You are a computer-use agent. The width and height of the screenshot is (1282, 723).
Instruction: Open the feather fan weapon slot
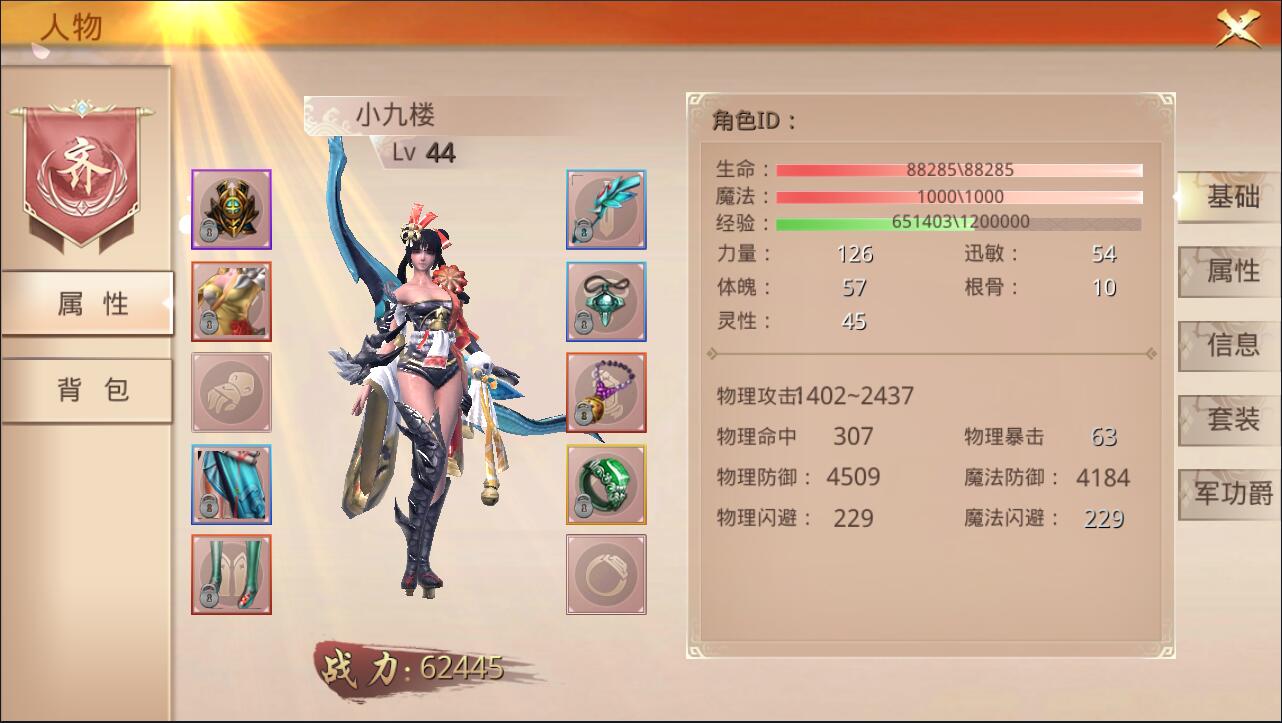click(x=605, y=209)
